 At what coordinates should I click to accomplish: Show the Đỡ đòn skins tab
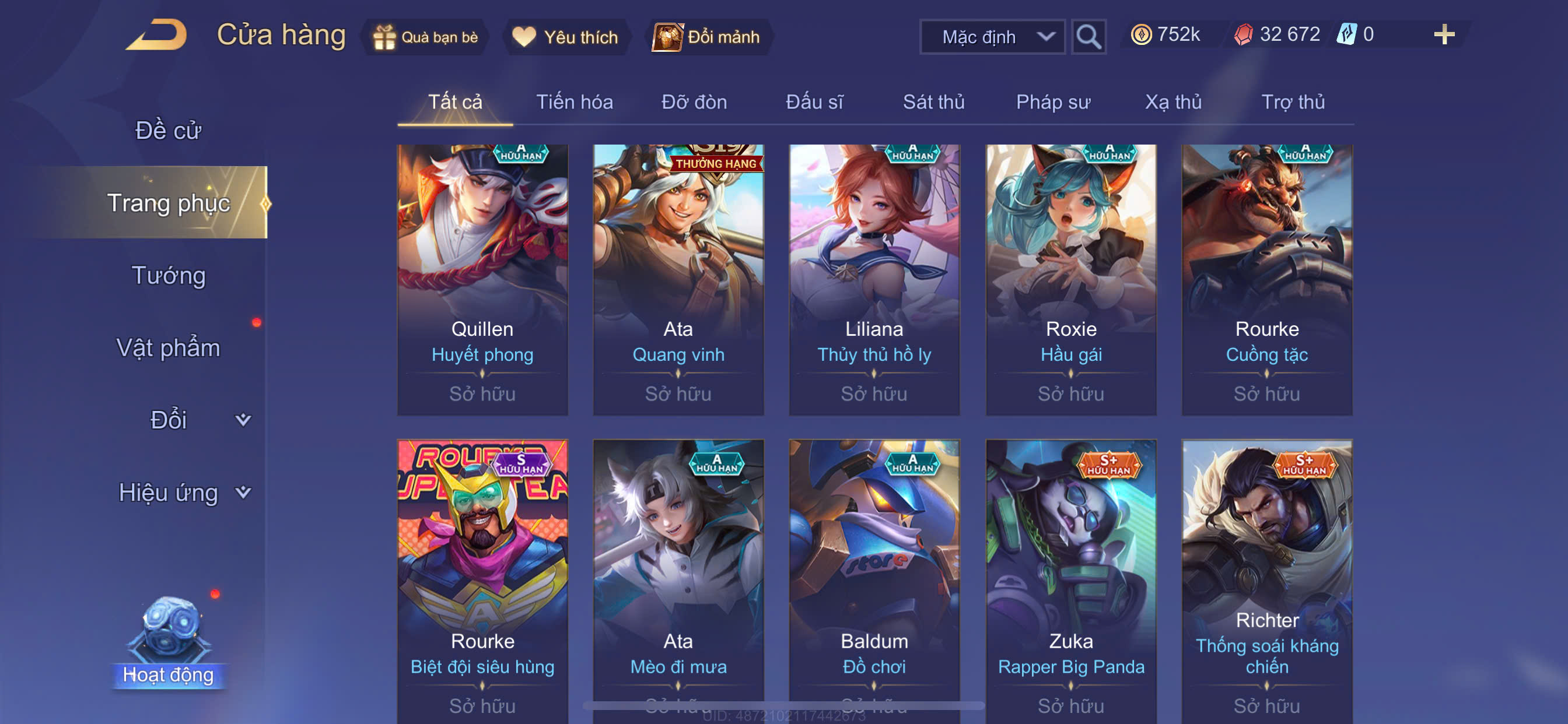coord(694,101)
